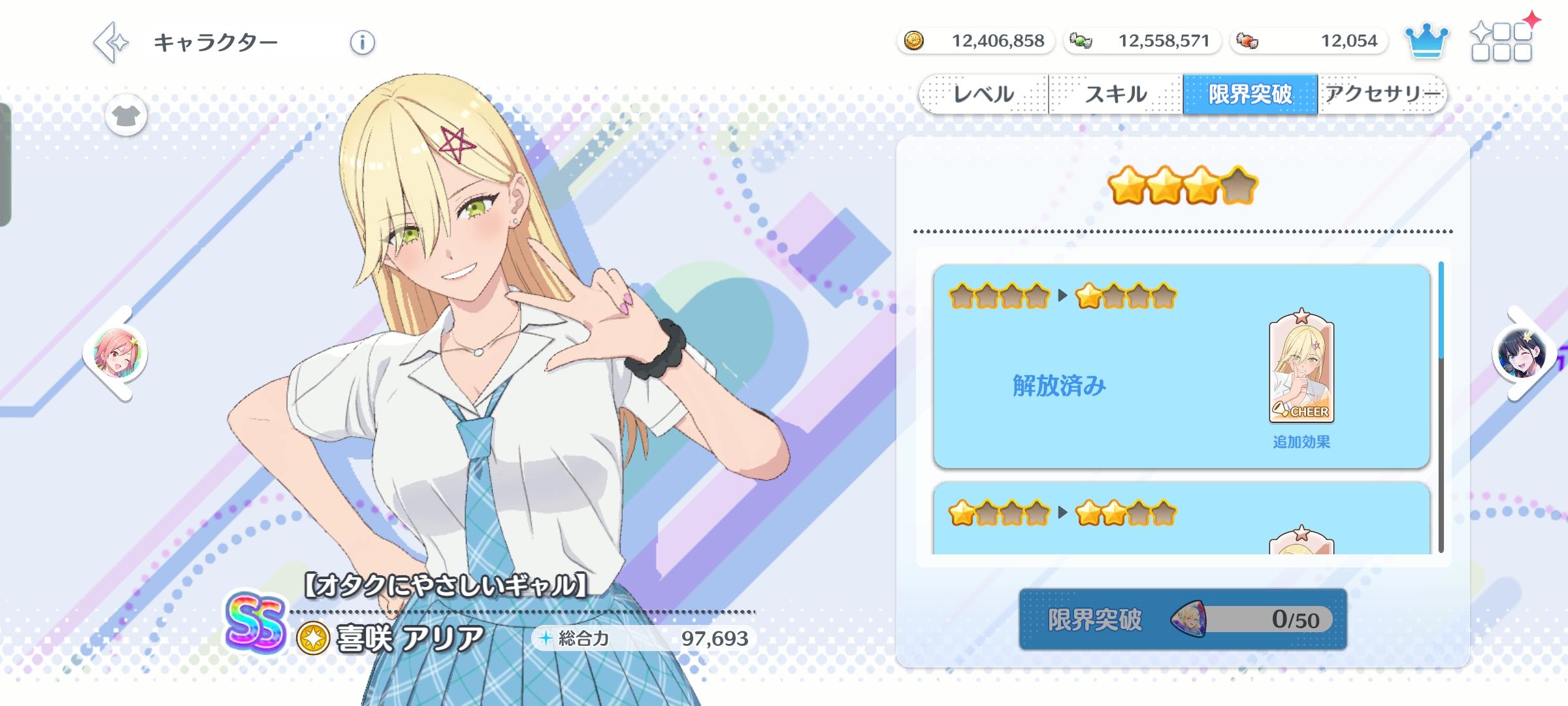
Task: Open the blue crown icon
Action: [1428, 41]
